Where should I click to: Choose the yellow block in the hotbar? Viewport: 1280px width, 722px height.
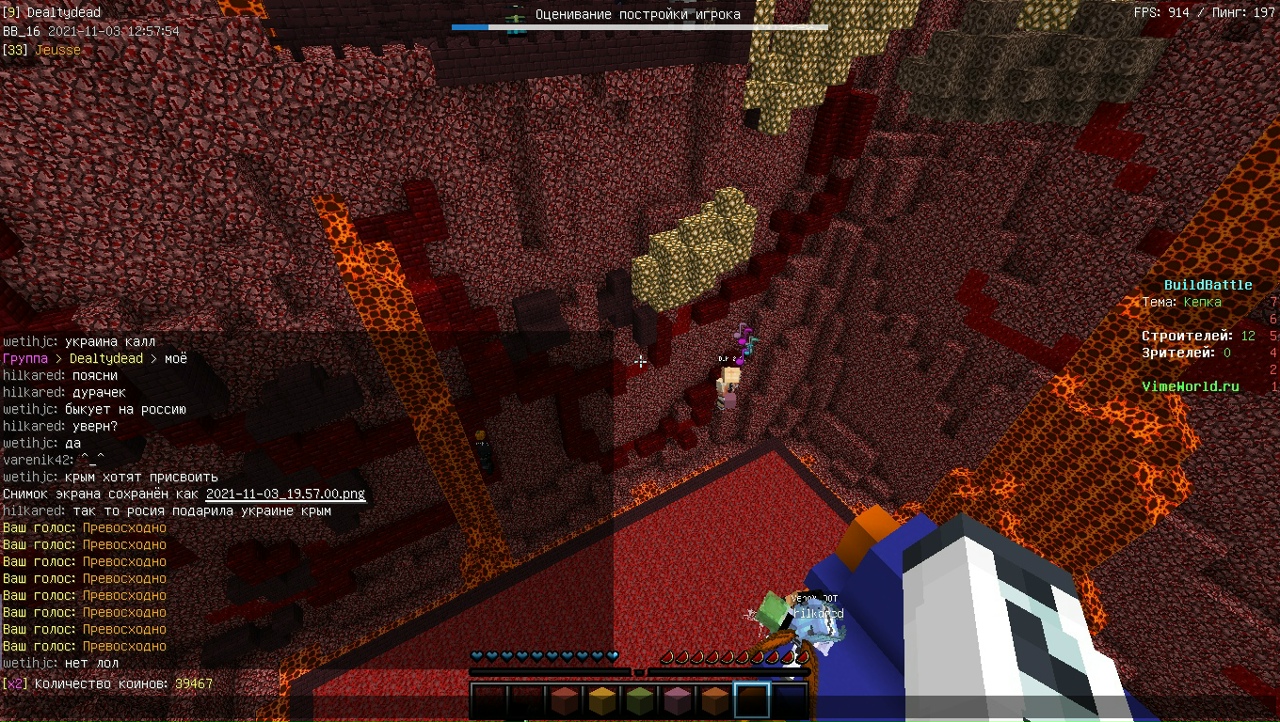[601, 700]
